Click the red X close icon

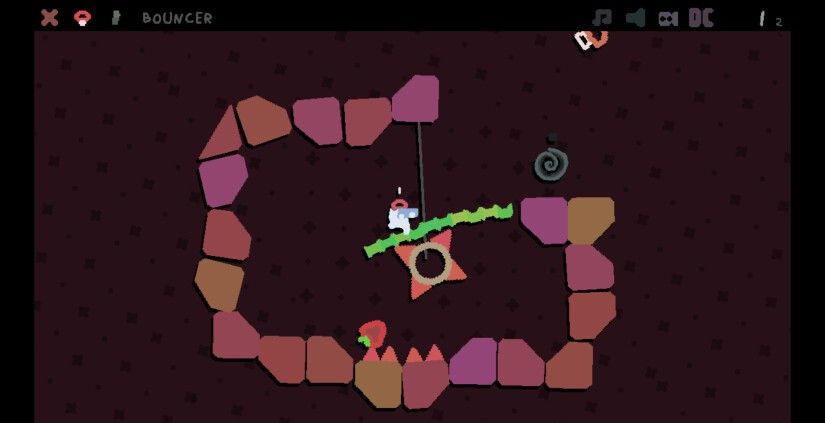click(49, 17)
